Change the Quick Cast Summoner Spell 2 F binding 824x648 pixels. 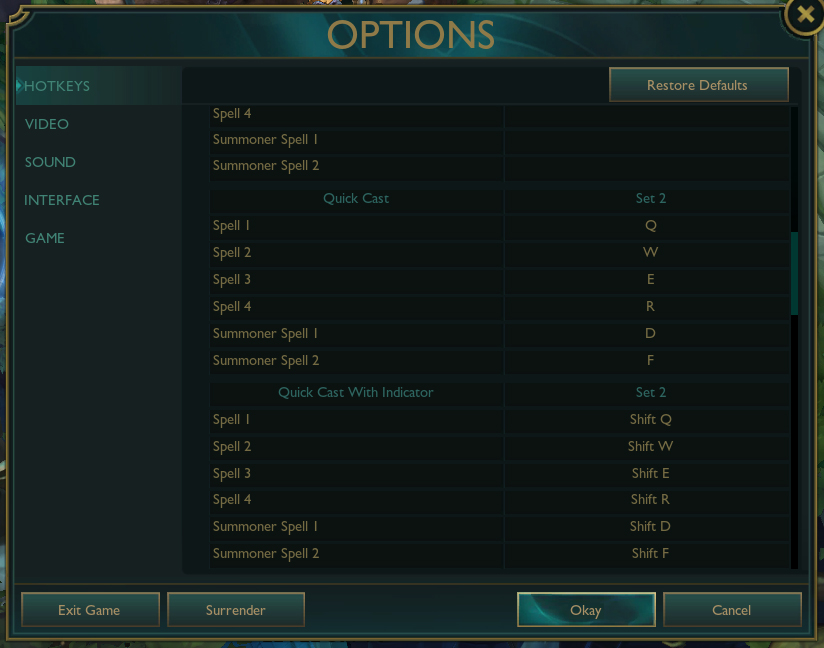click(x=651, y=361)
